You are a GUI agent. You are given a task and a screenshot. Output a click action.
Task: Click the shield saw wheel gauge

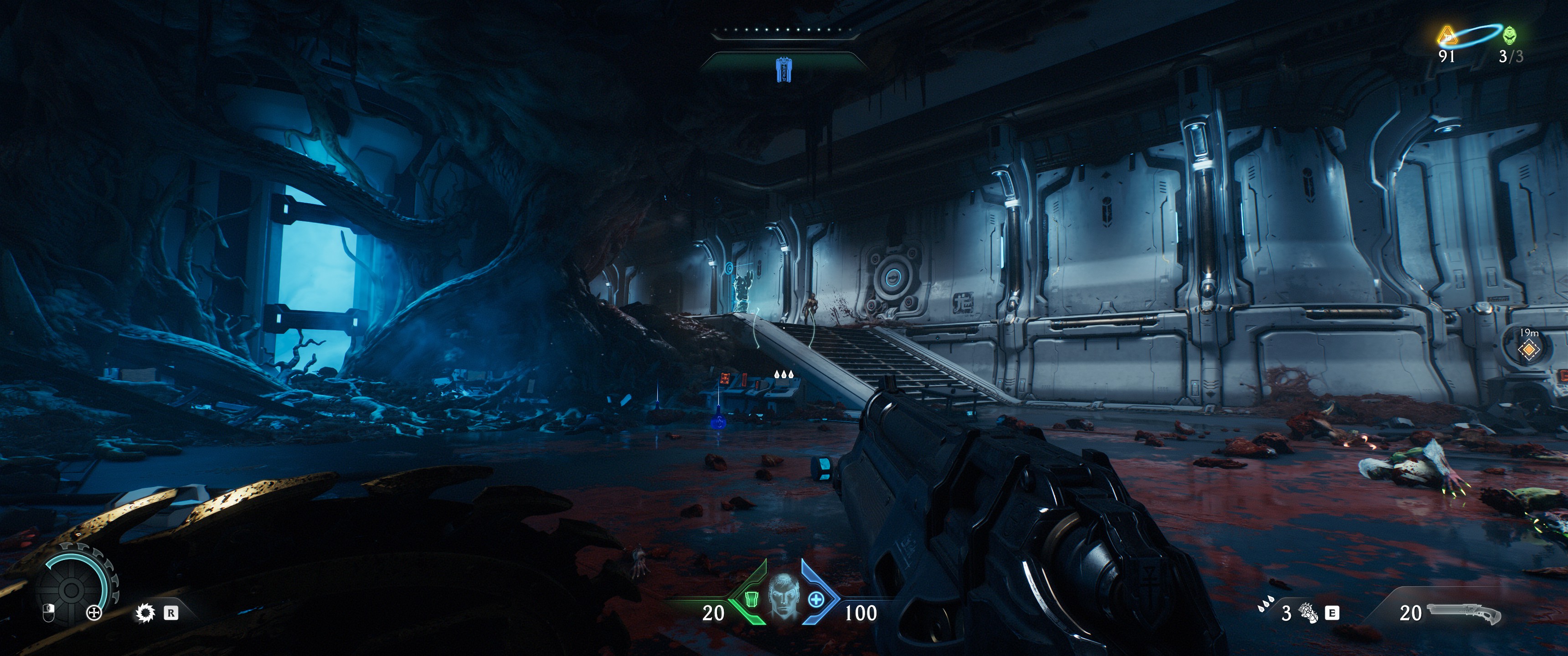(71, 589)
